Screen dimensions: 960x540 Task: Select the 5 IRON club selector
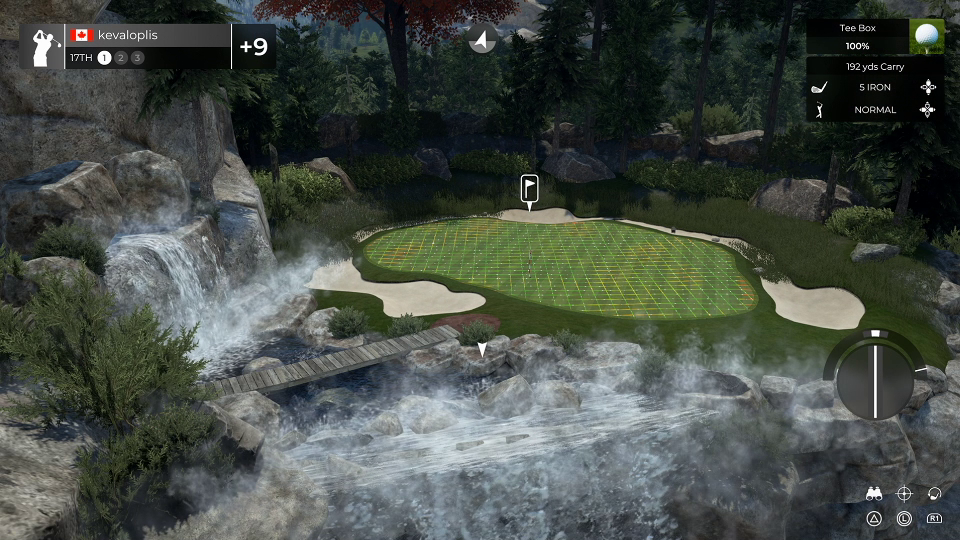(x=875, y=87)
